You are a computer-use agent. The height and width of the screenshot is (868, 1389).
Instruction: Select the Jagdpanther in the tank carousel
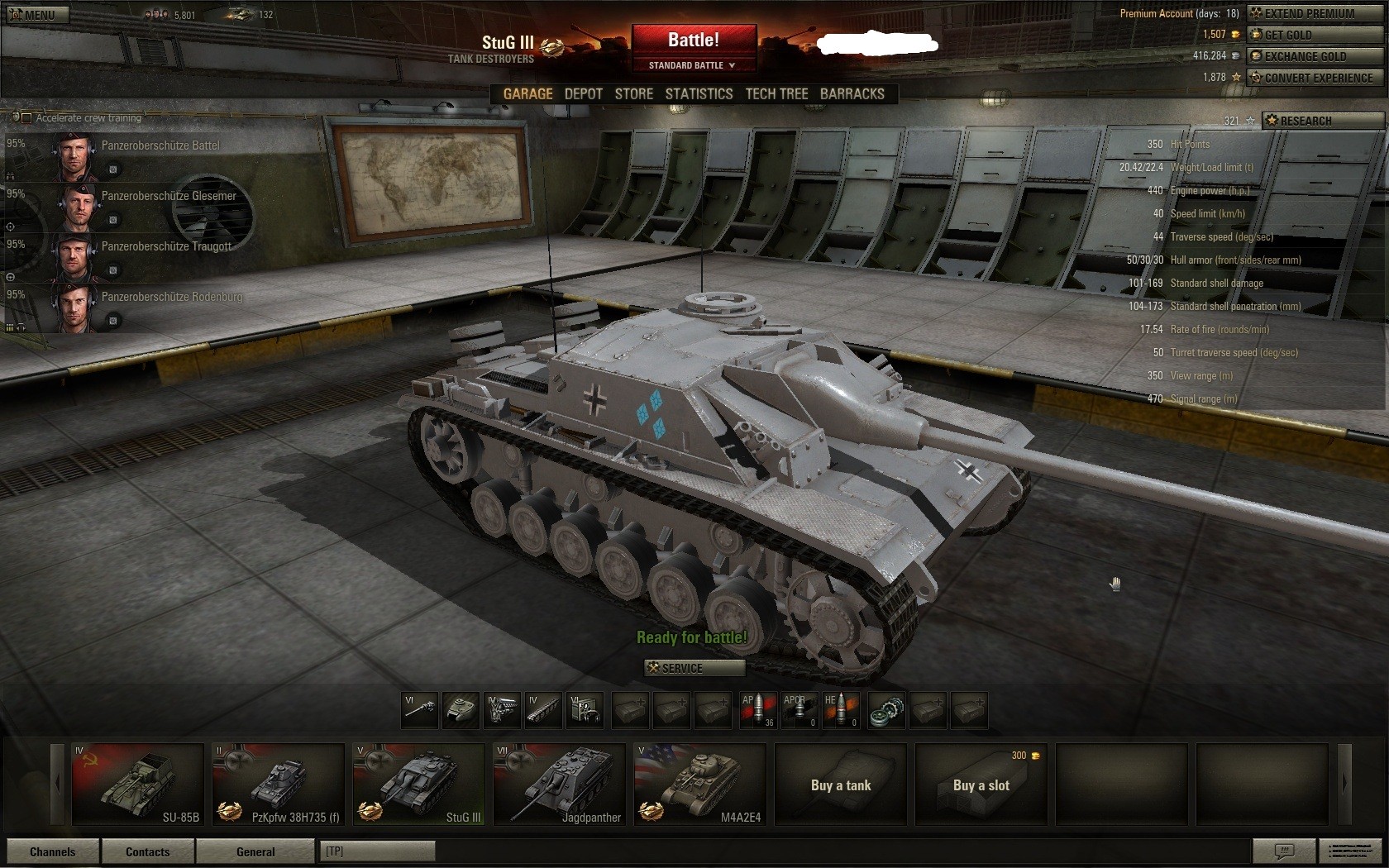[559, 785]
